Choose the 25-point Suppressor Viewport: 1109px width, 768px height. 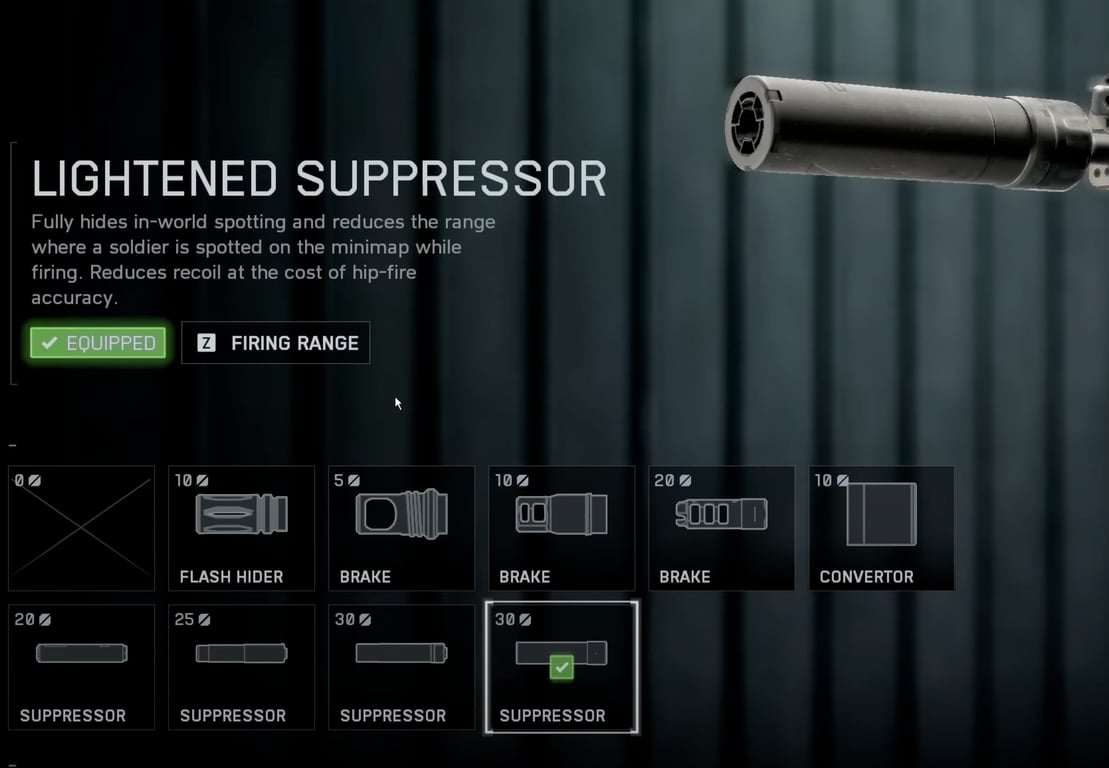[242, 667]
